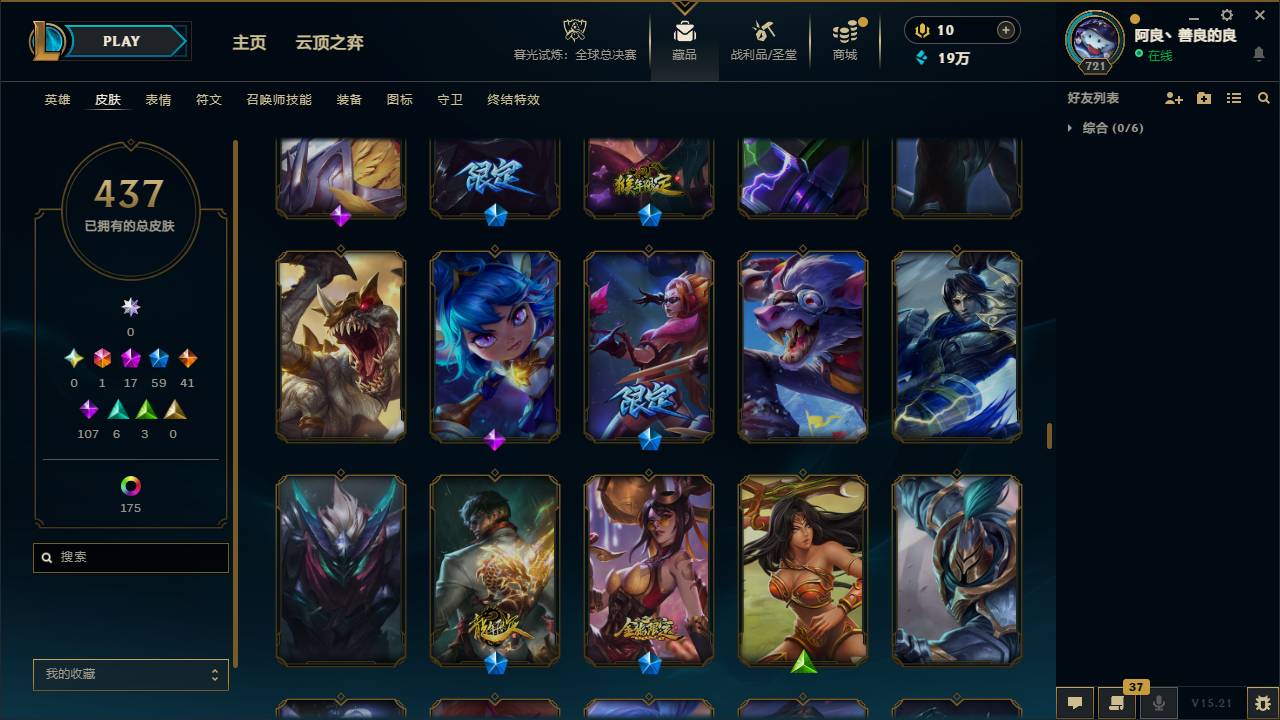Mute the microphone in the bottom bar
1280x720 pixels.
(1160, 702)
